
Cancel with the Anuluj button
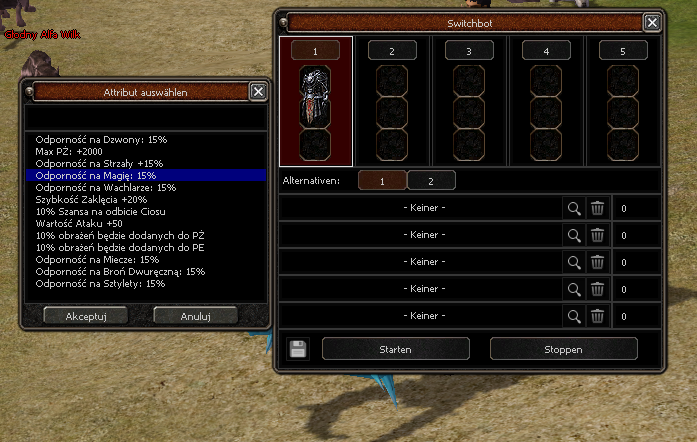(x=195, y=315)
